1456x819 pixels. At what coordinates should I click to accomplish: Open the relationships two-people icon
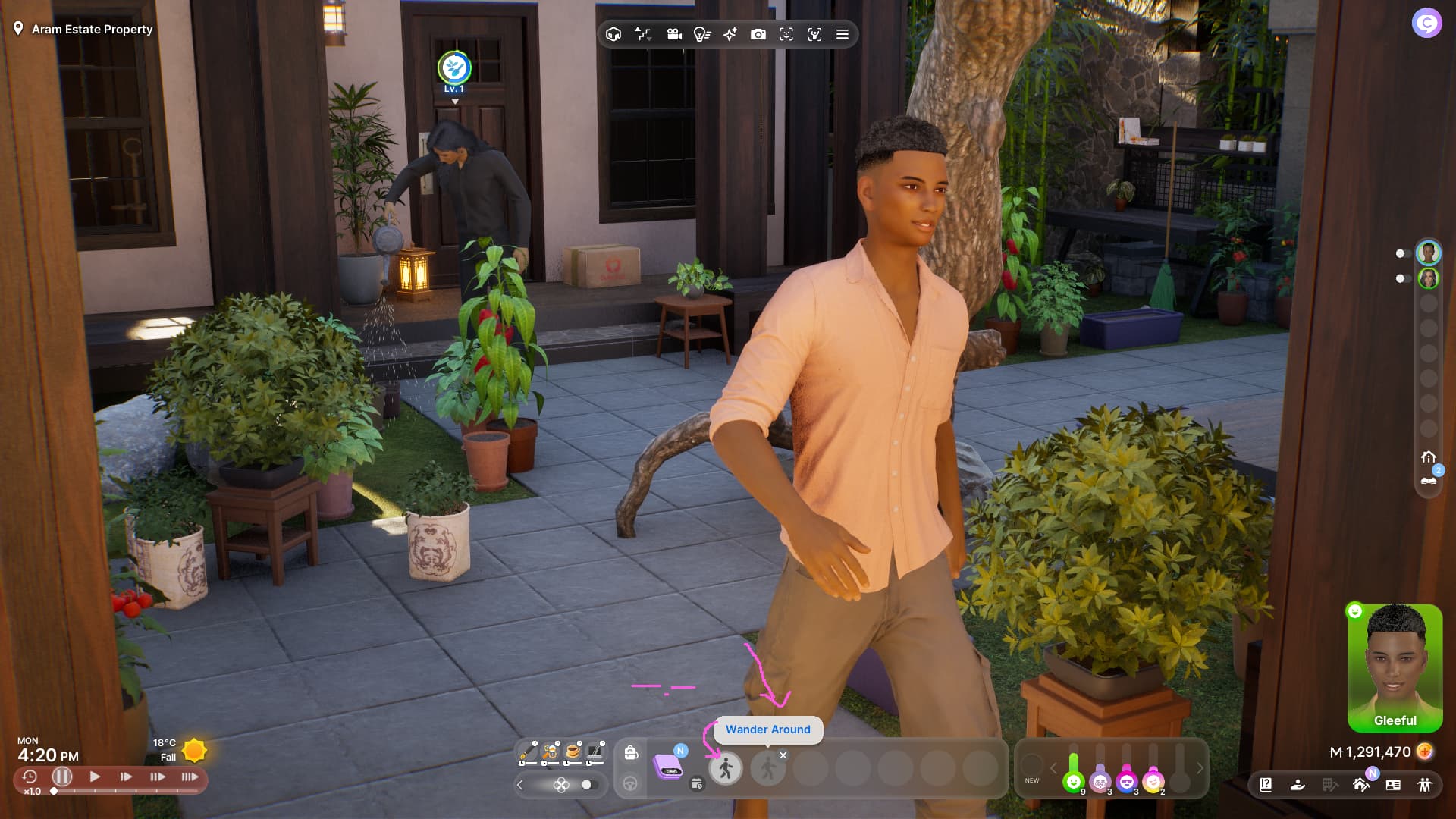point(1425,785)
